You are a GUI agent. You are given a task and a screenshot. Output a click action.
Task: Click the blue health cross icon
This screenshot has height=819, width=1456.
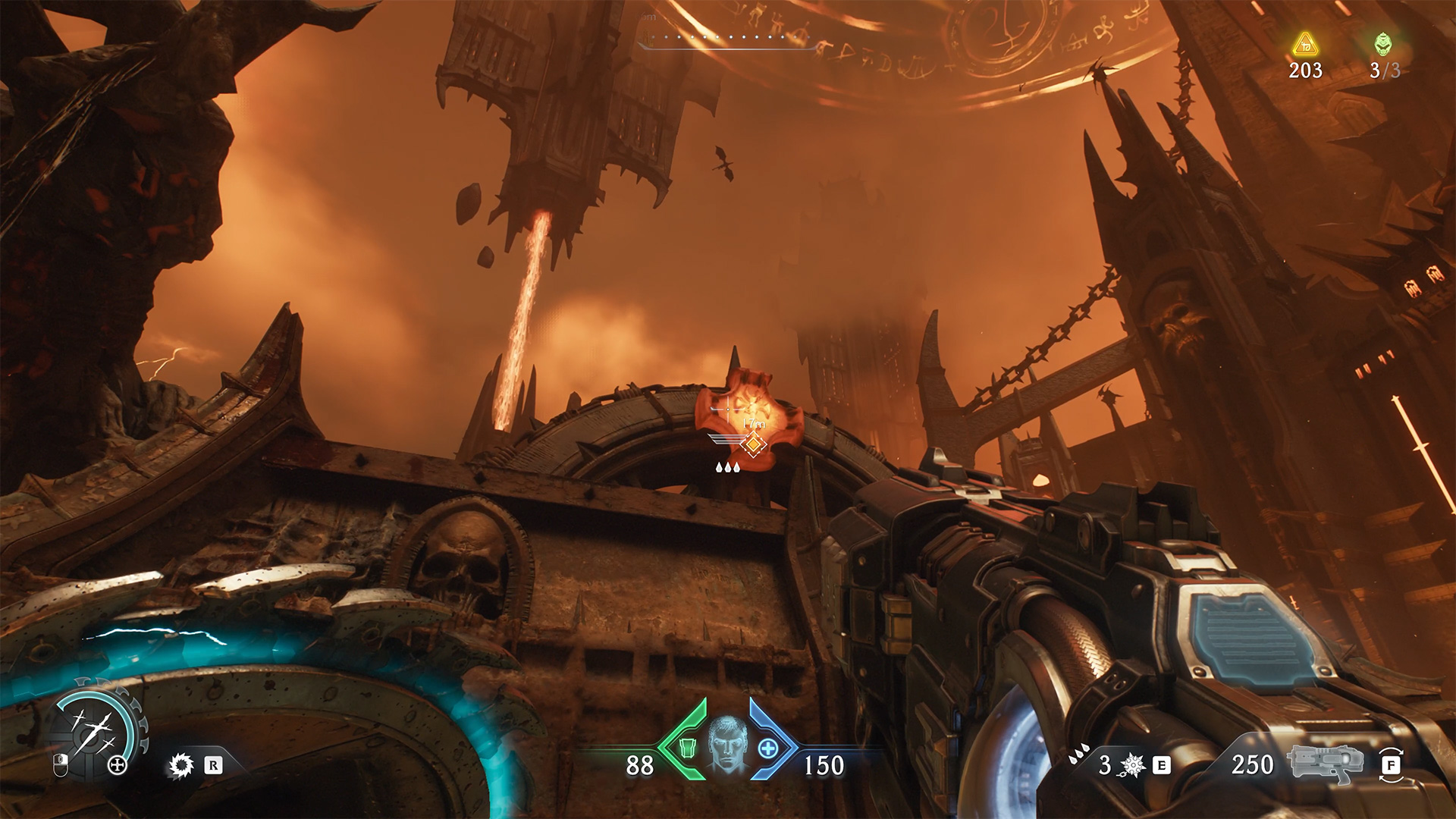[767, 748]
